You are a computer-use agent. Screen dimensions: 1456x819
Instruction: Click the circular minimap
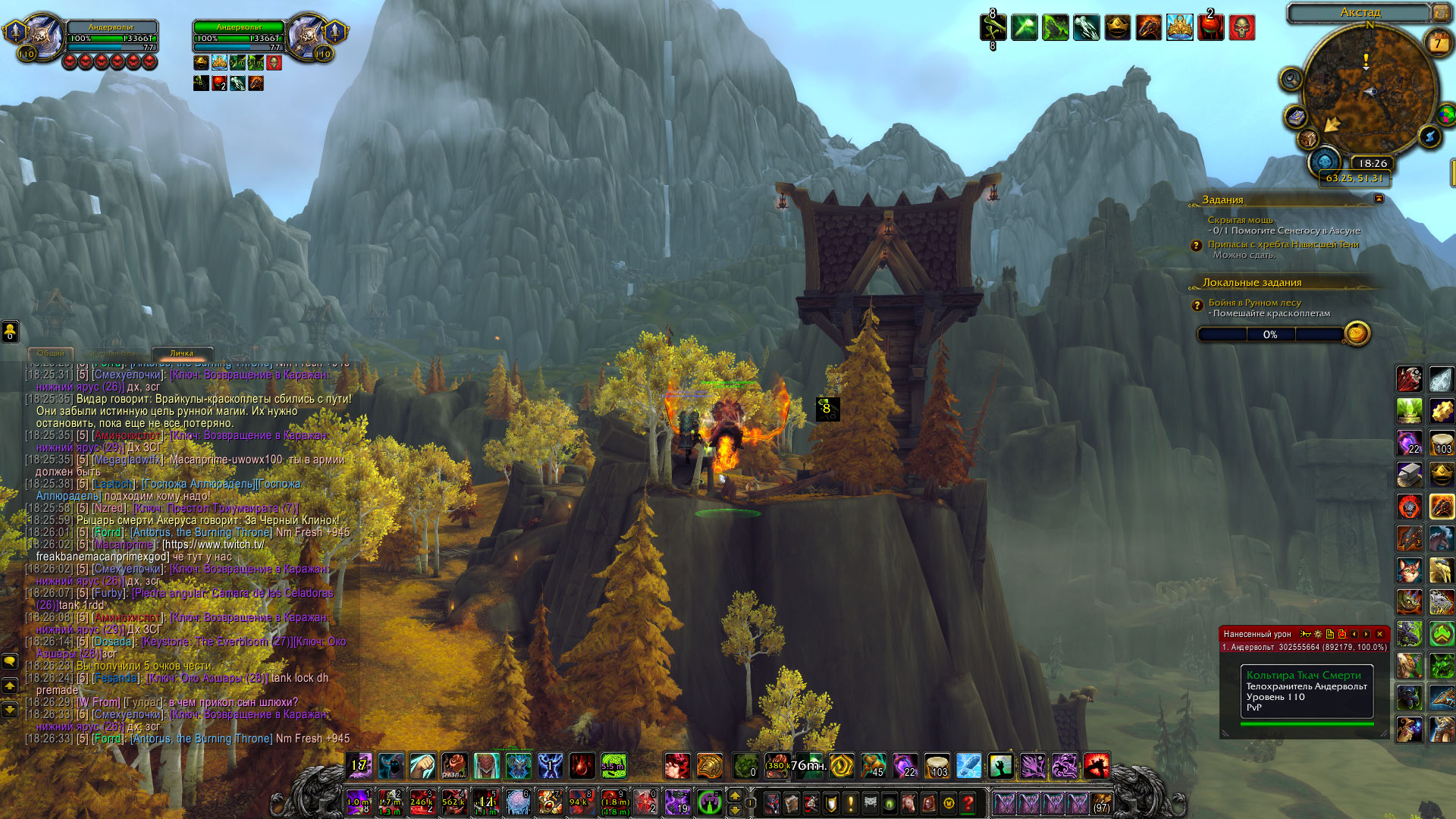1370,95
